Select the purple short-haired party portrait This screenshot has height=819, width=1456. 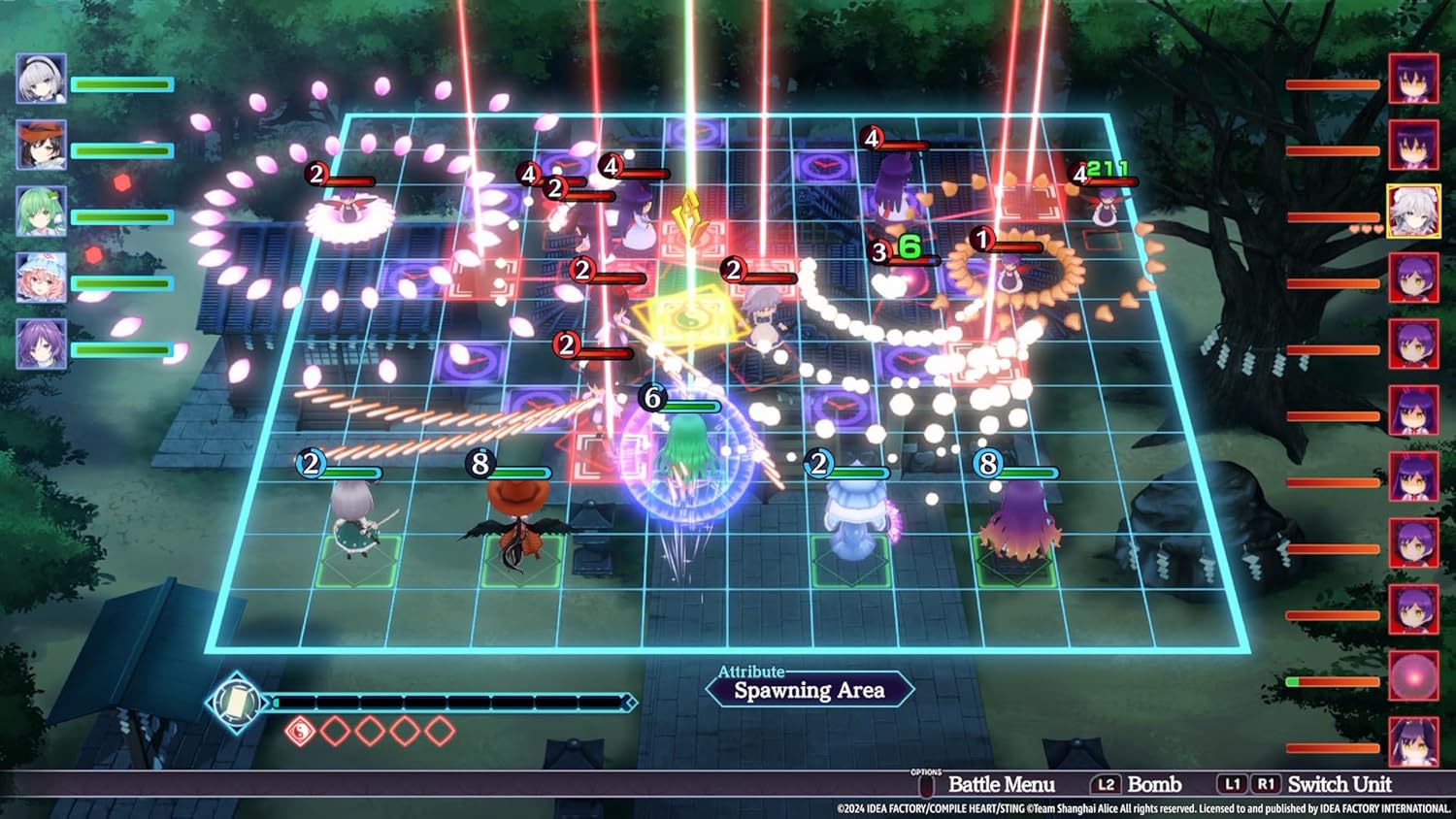pyautogui.click(x=41, y=344)
